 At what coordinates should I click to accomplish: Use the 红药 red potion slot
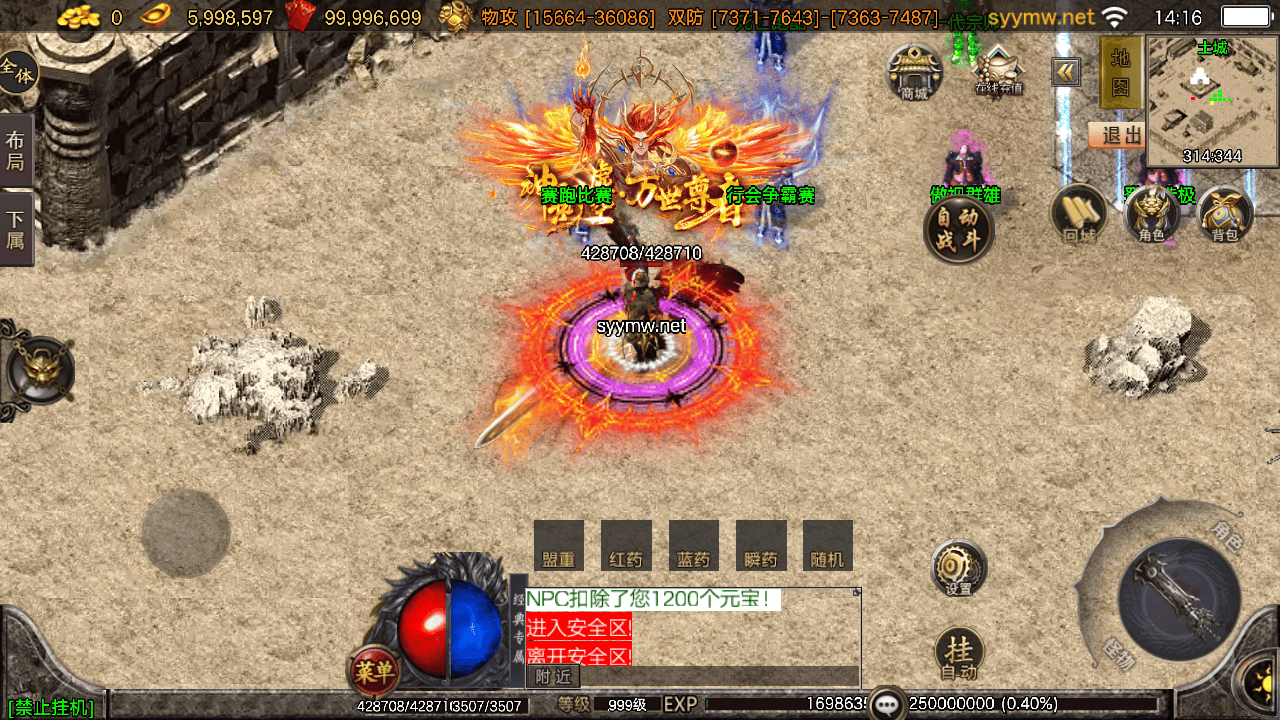(x=626, y=546)
